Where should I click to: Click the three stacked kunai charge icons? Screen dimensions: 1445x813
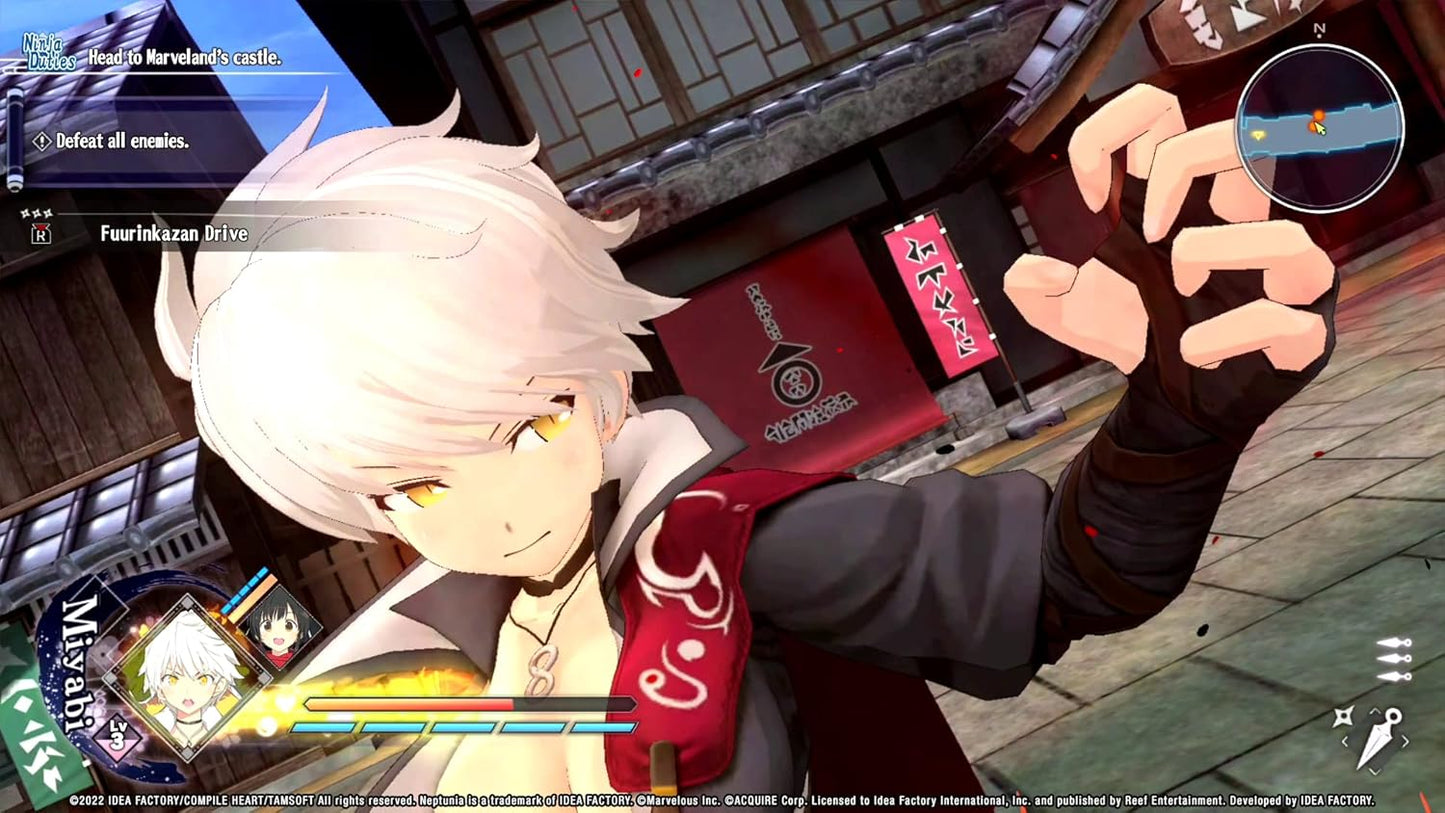[x=1393, y=660]
